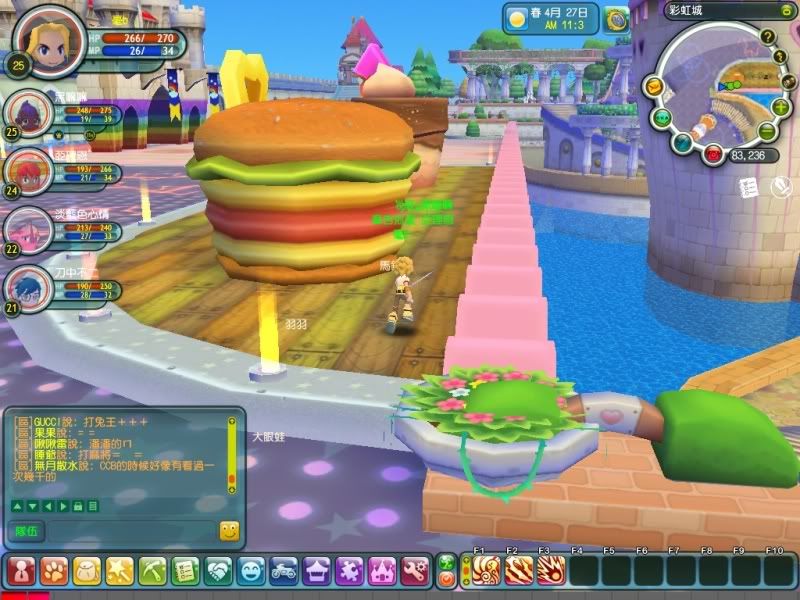This screenshot has width=800, height=600.
Task: Open the green notepad quest log icon
Action: [185, 571]
